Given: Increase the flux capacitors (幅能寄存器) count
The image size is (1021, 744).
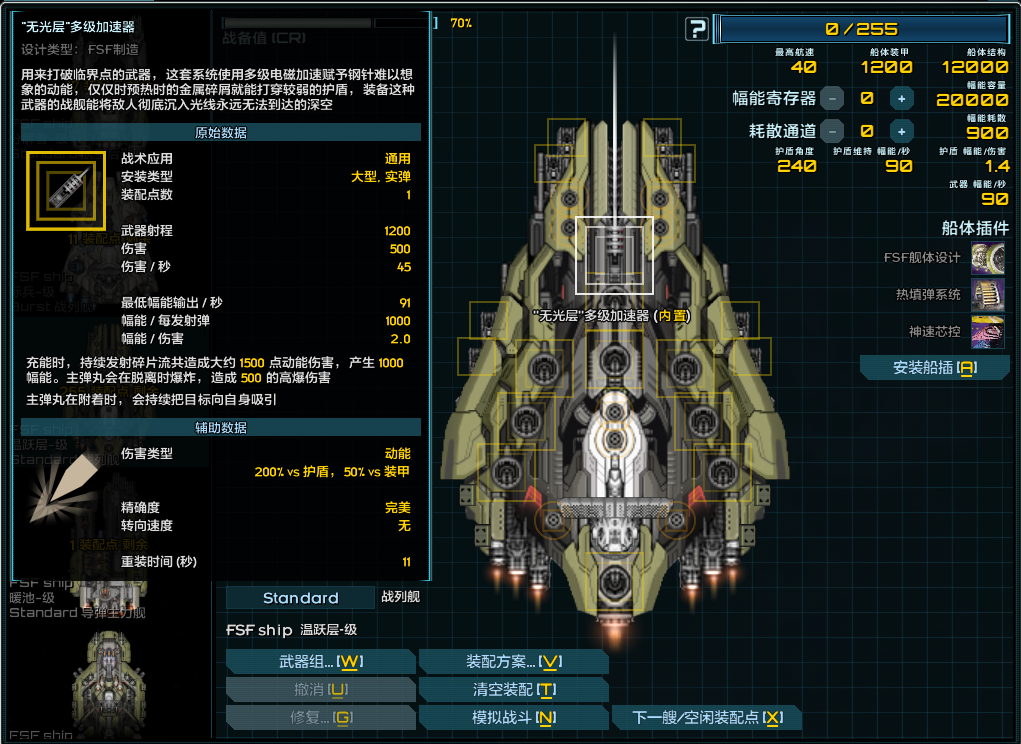Looking at the screenshot, I should coord(902,98).
